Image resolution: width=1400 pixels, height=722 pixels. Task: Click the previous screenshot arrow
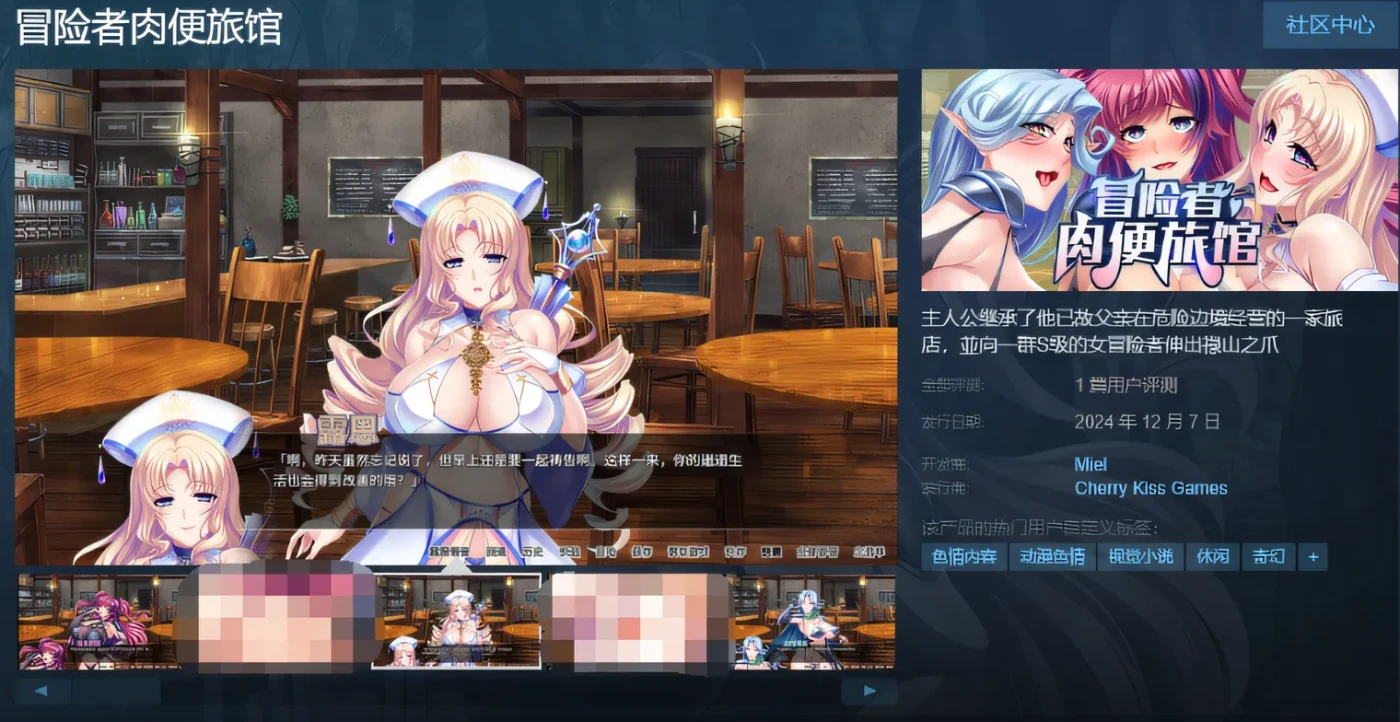click(41, 690)
